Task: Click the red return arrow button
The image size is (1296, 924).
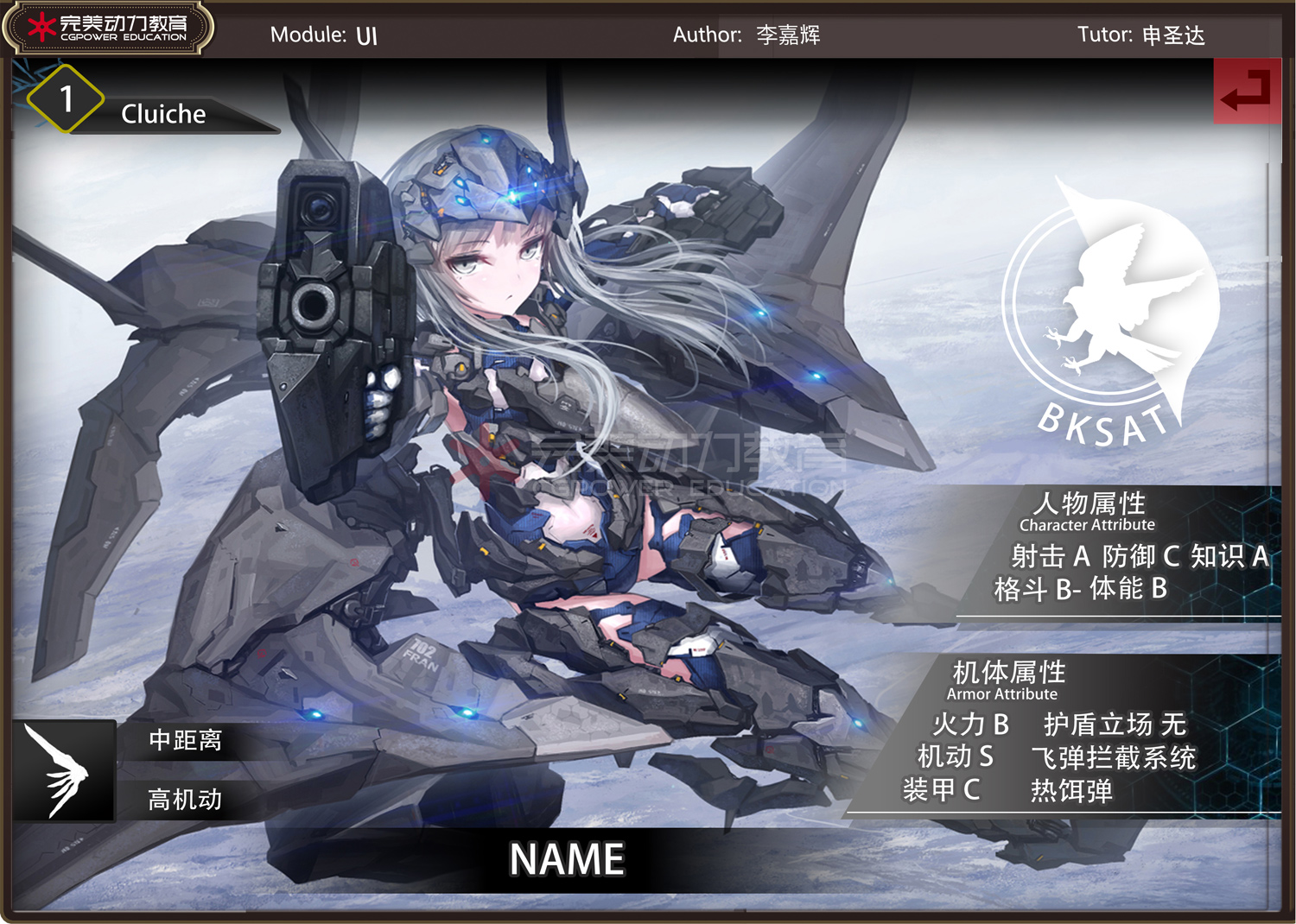Action: click(1247, 91)
